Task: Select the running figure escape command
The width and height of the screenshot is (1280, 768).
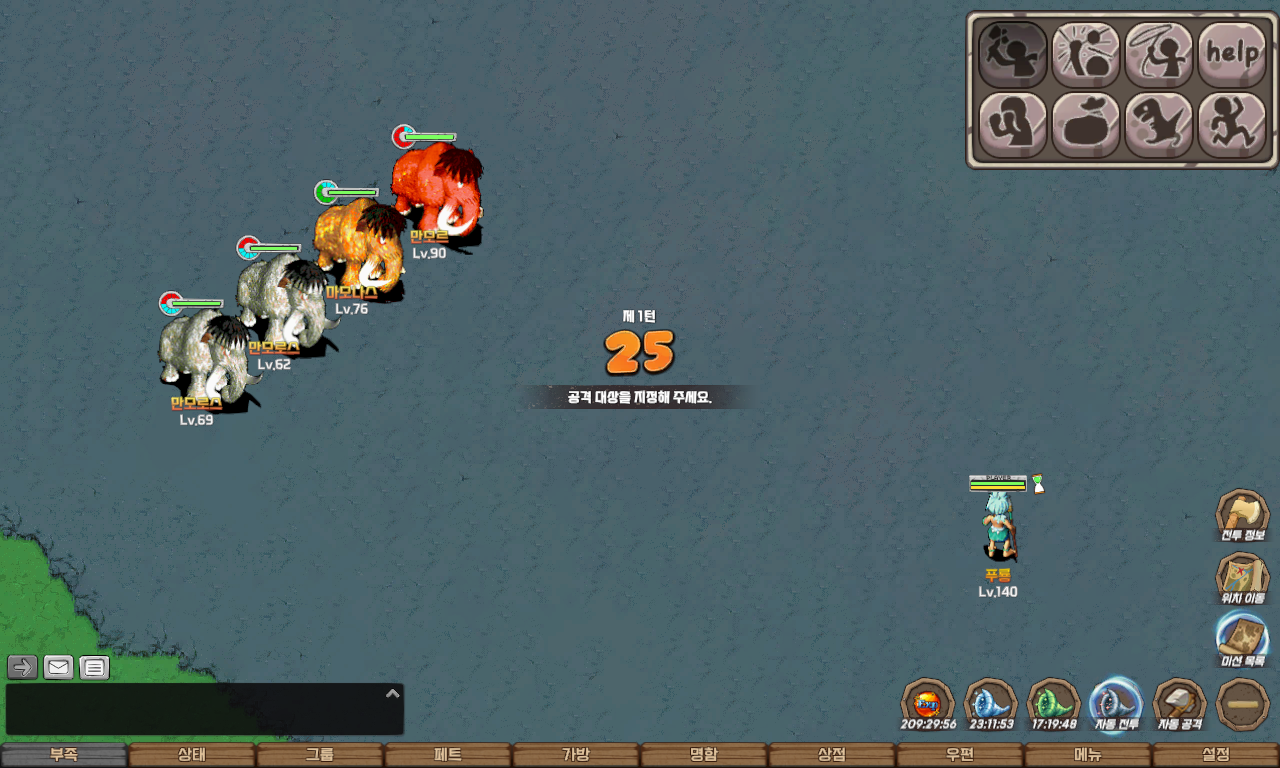Action: [1232, 126]
